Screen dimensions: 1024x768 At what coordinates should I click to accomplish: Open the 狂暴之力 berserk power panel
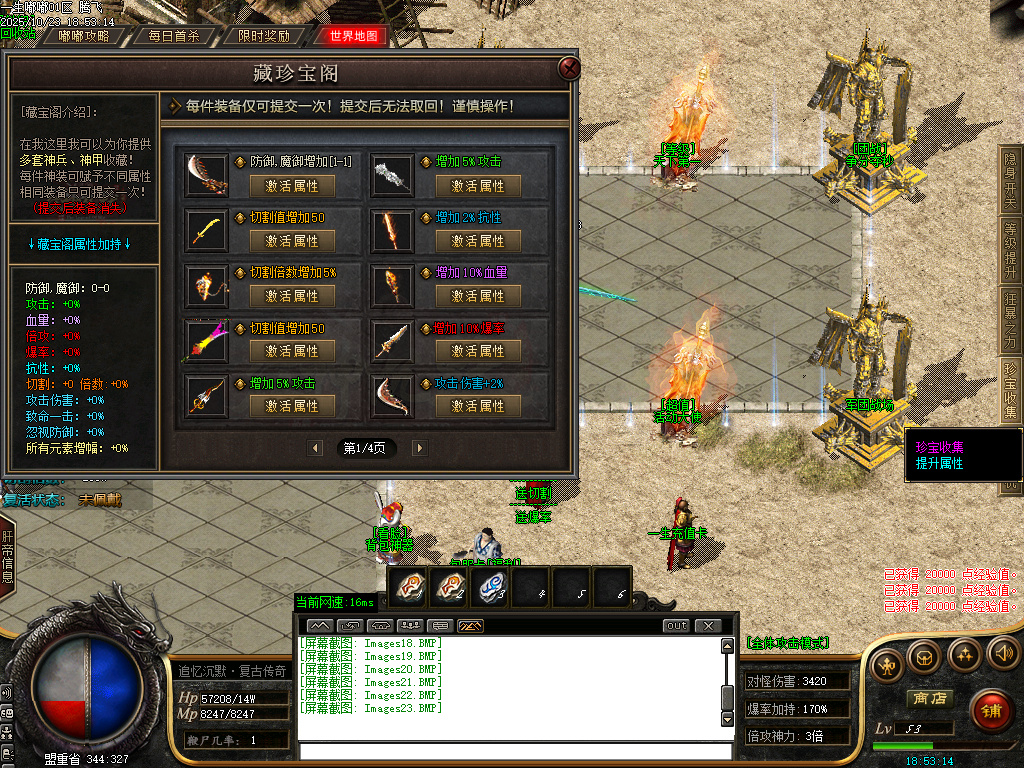click(1010, 319)
